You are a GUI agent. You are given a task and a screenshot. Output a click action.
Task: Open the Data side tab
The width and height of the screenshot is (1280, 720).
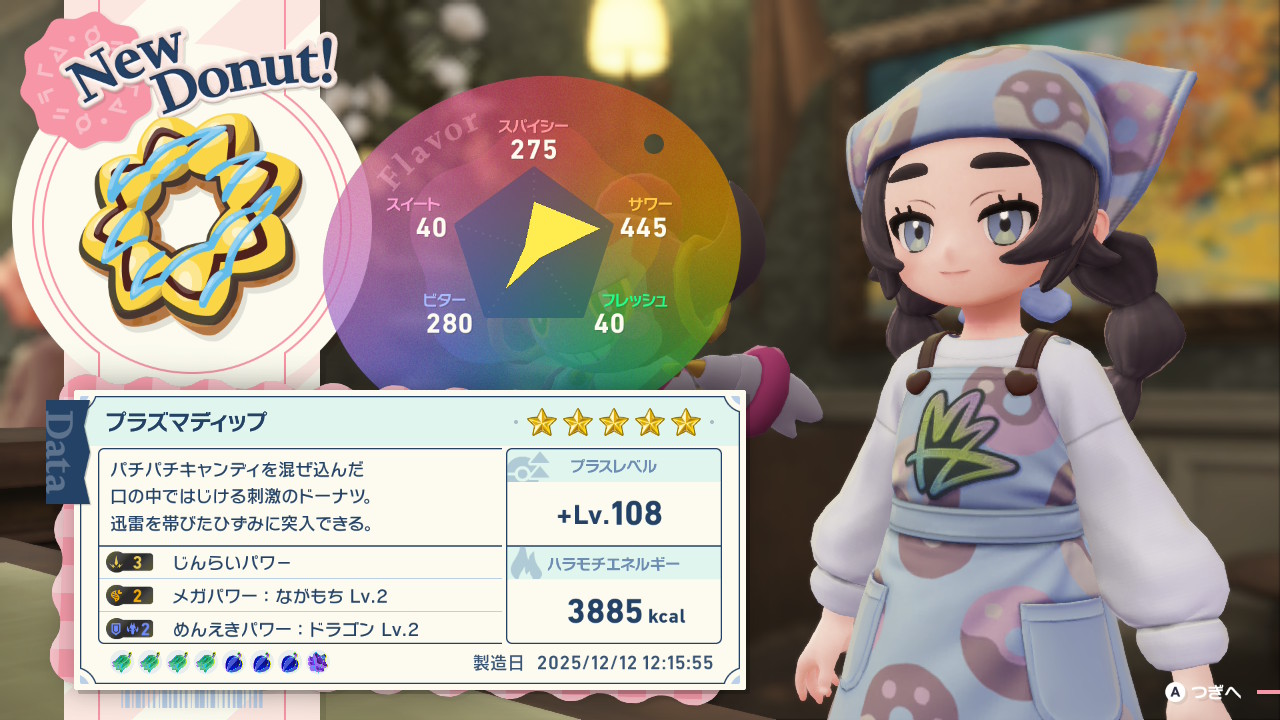coord(68,449)
